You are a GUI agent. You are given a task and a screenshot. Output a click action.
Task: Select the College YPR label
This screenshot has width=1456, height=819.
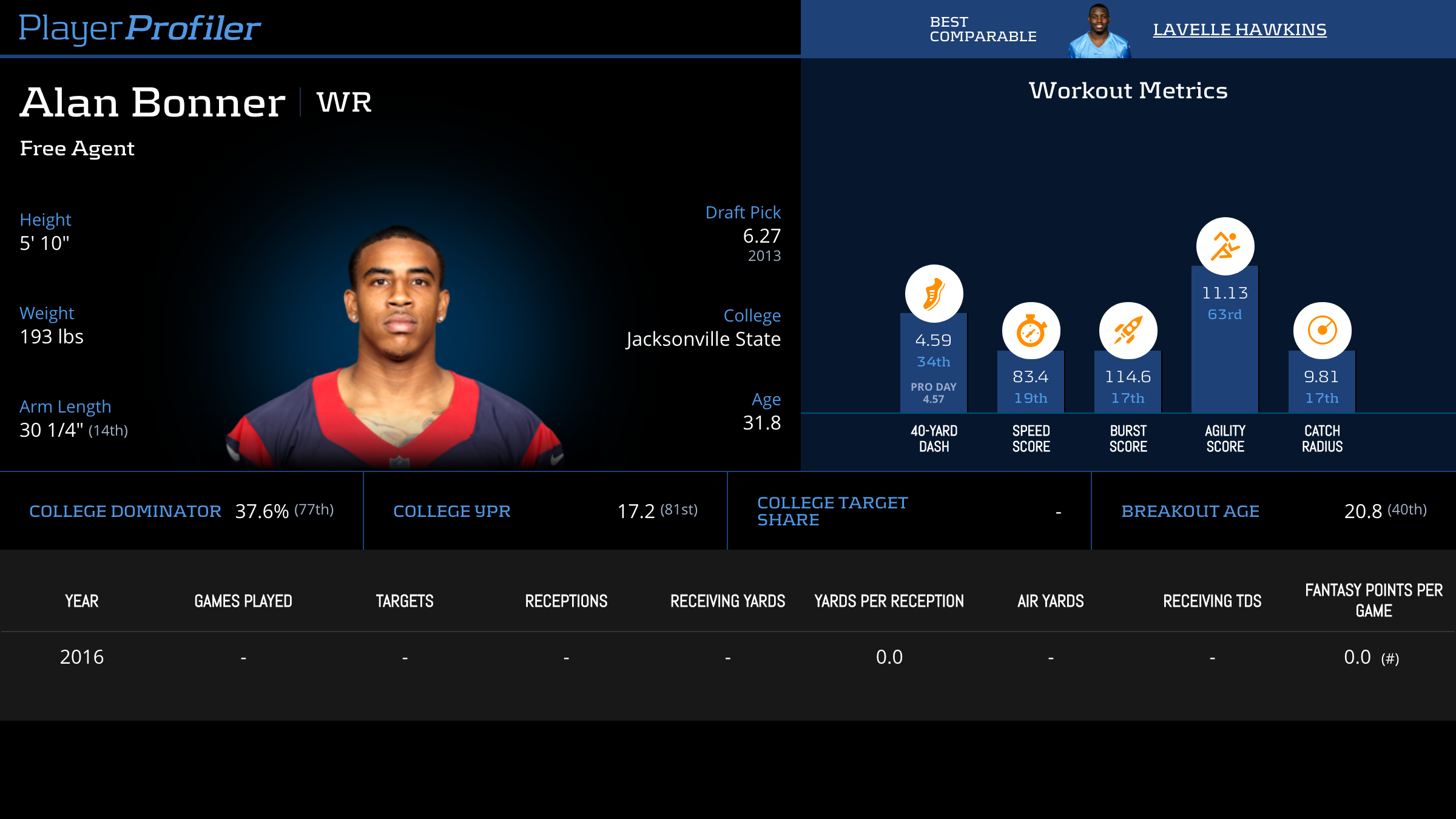pos(452,511)
